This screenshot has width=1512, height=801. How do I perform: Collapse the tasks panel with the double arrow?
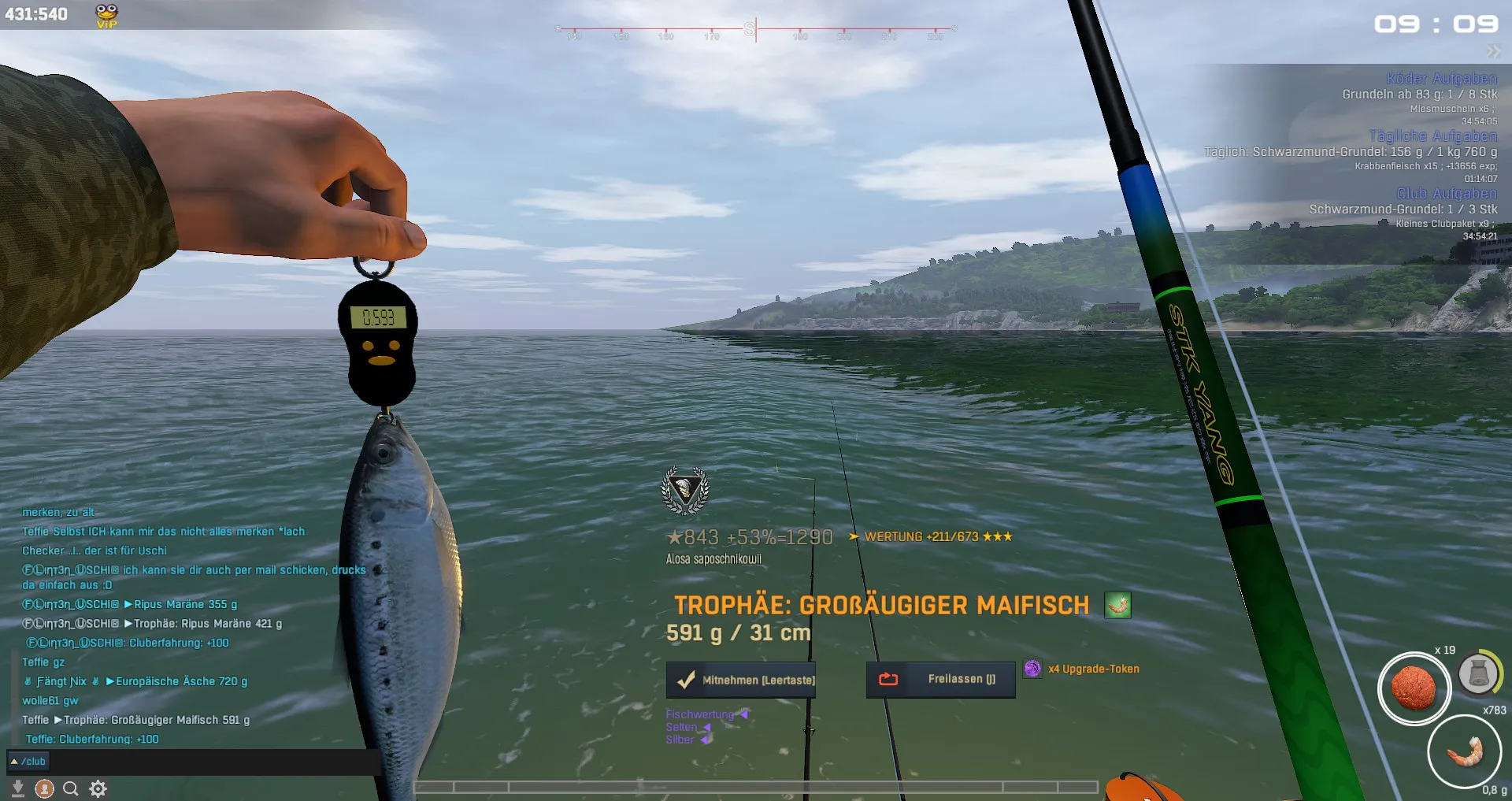click(x=1493, y=52)
